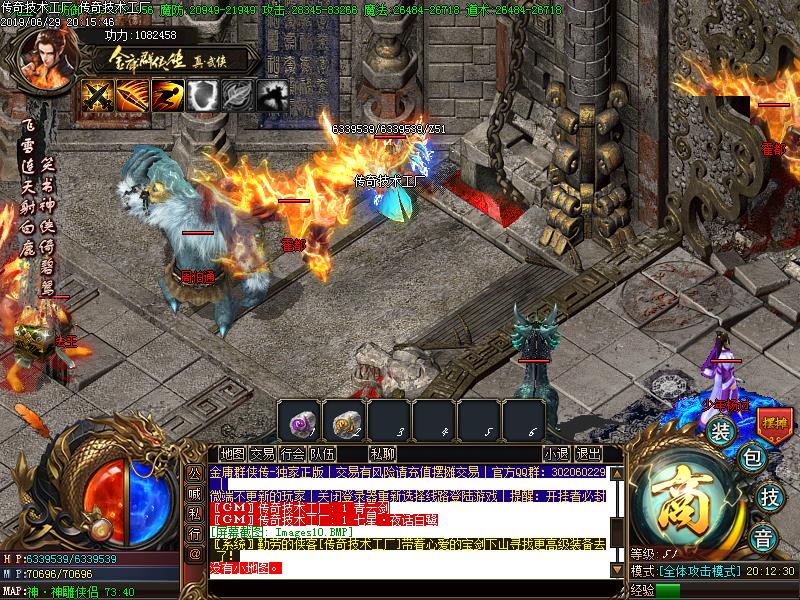The height and width of the screenshot is (600, 800).
Task: Select the 私聊 (private chat) button
Action: click(x=382, y=453)
